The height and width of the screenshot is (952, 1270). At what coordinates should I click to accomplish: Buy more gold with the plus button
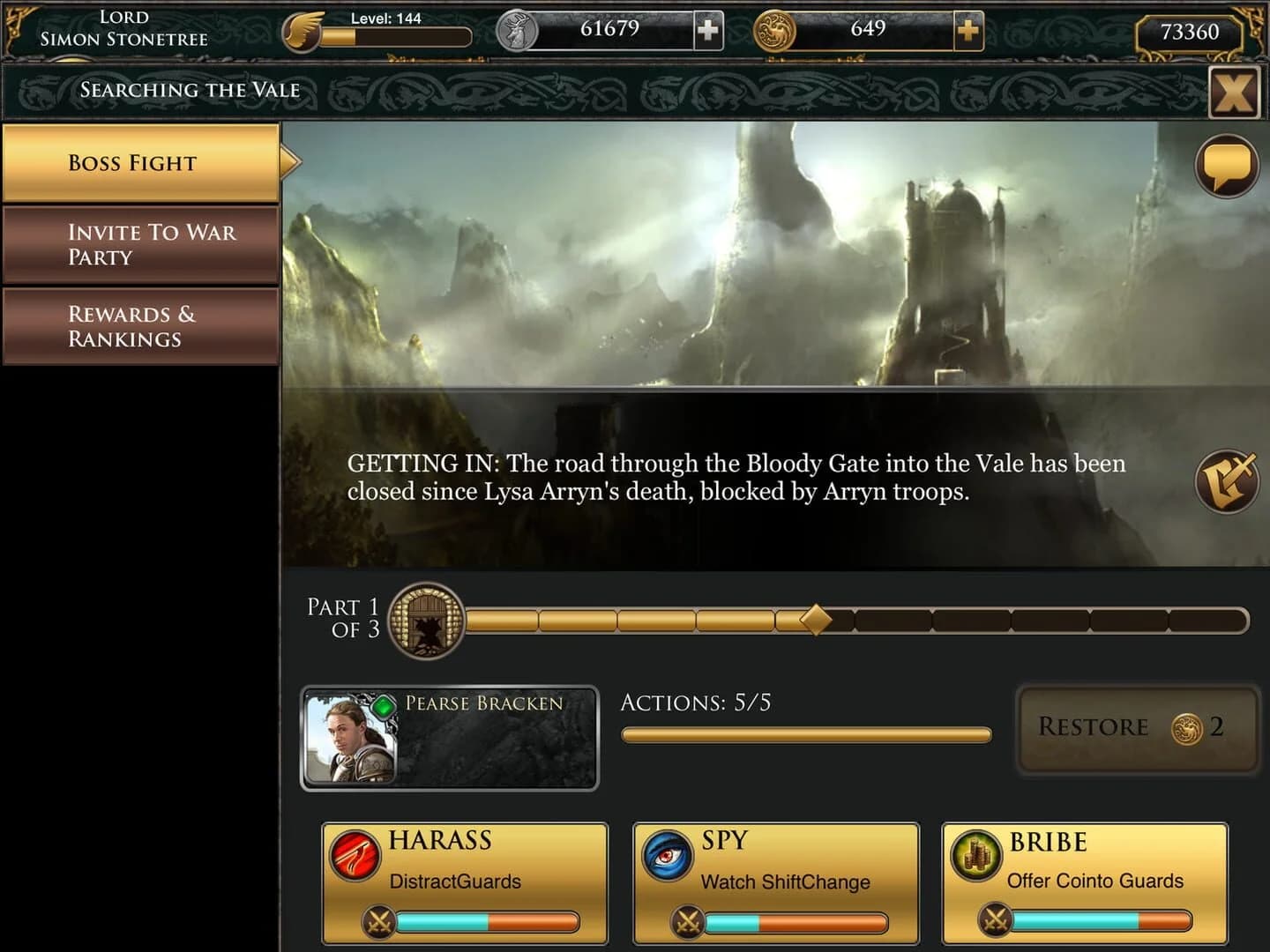967,30
